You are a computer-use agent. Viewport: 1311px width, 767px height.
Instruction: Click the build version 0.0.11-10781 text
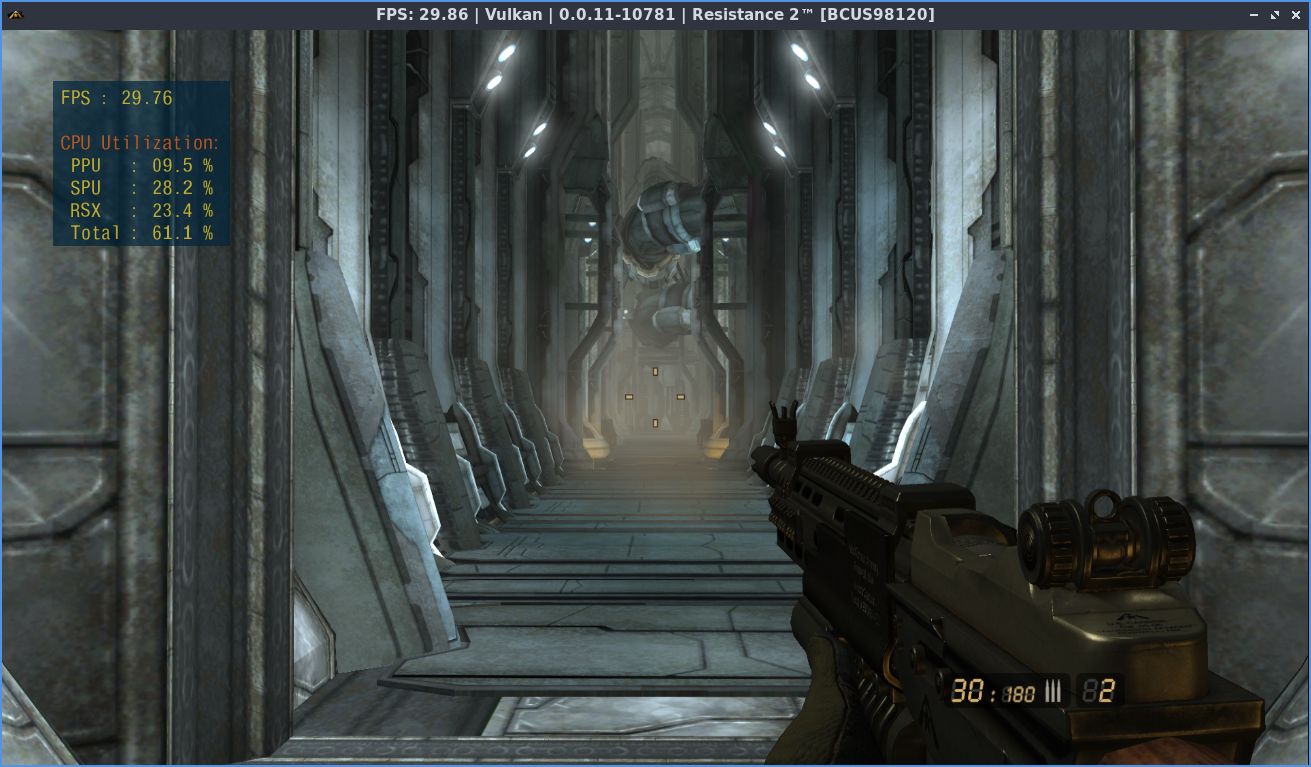618,14
